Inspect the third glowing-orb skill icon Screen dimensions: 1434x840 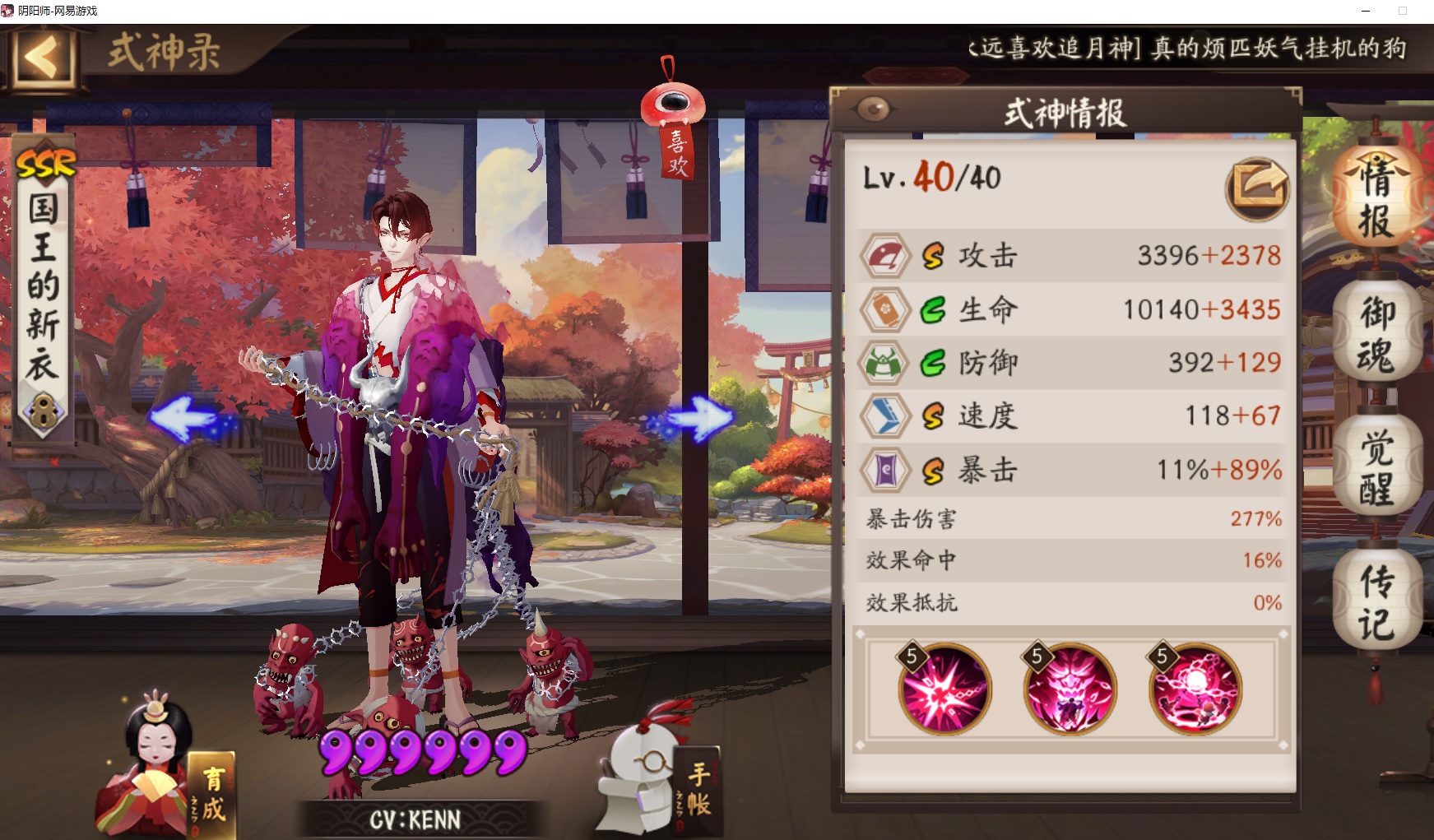[x=1195, y=689]
